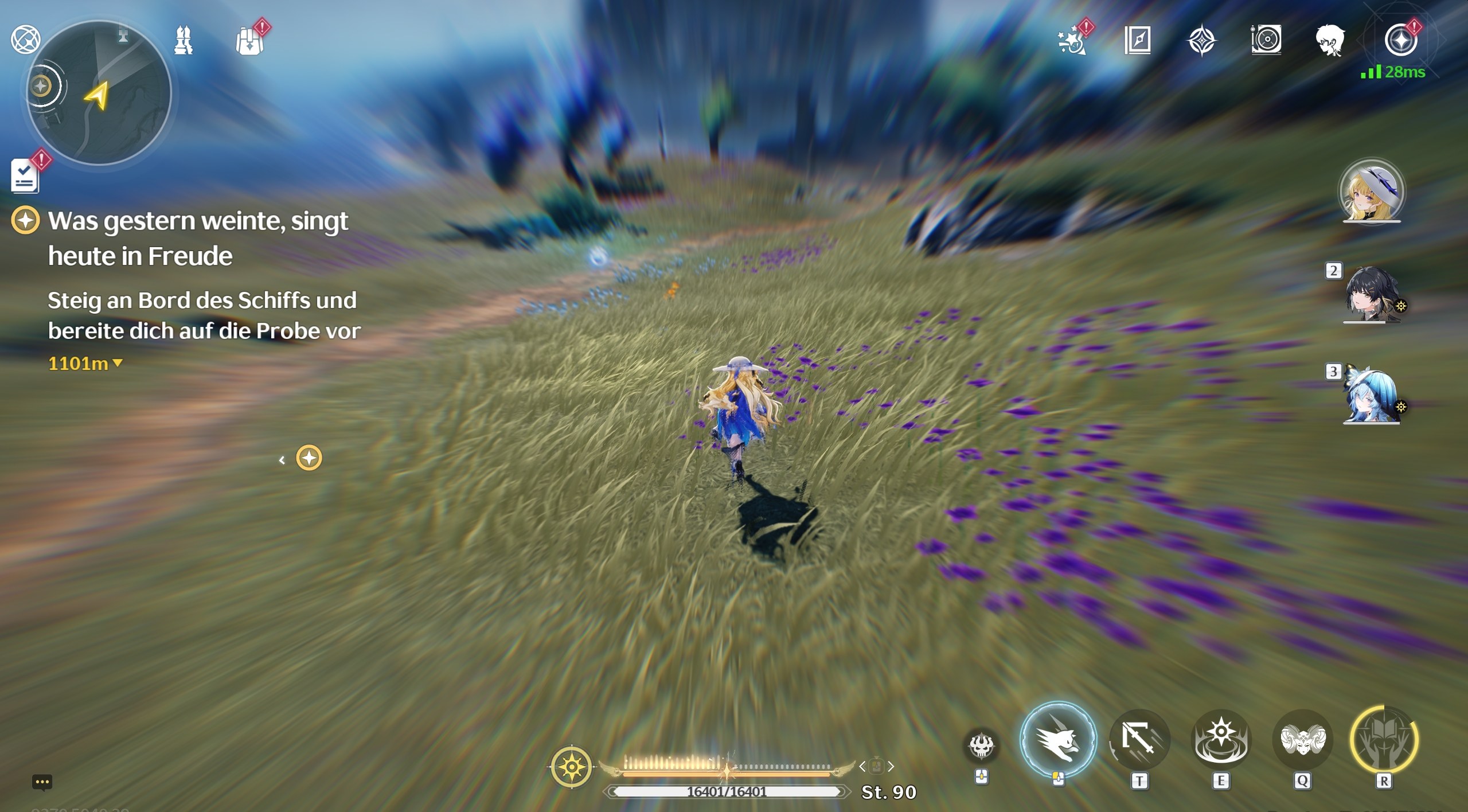The height and width of the screenshot is (812, 1468).
Task: Open the Astrite currency icon with notification
Action: point(1401,39)
